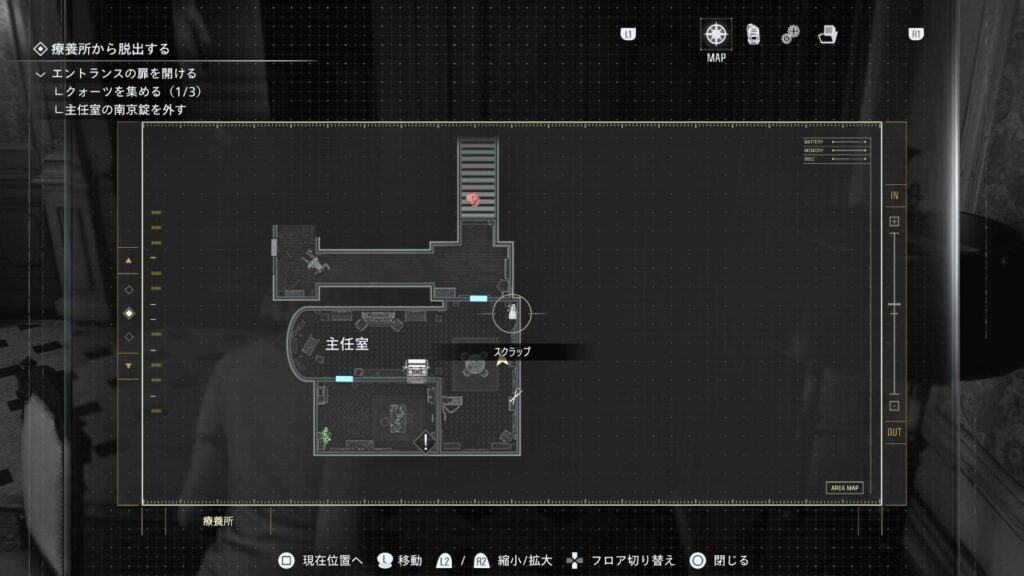Click the zoom-in plus button
The height and width of the screenshot is (576, 1024).
894,221
